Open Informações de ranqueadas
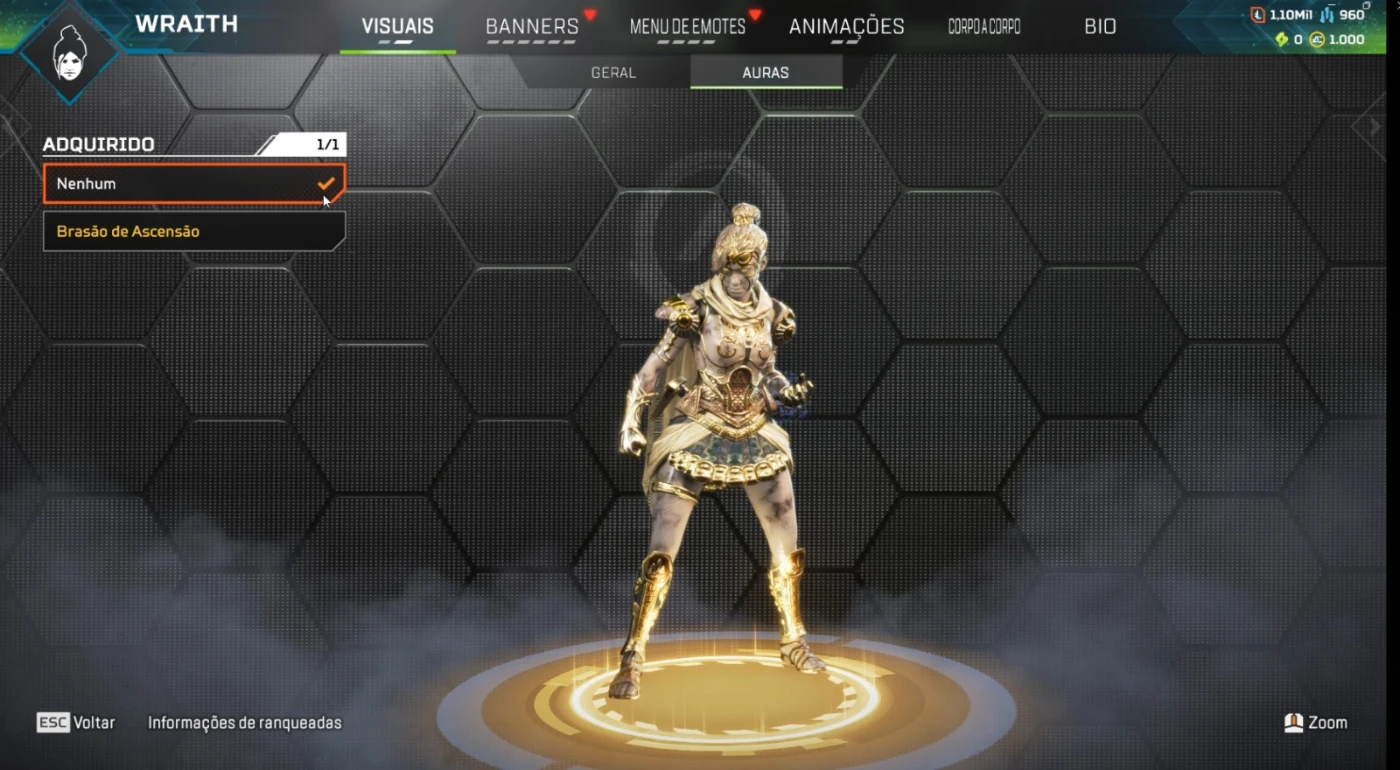The width and height of the screenshot is (1400, 770). tap(244, 722)
